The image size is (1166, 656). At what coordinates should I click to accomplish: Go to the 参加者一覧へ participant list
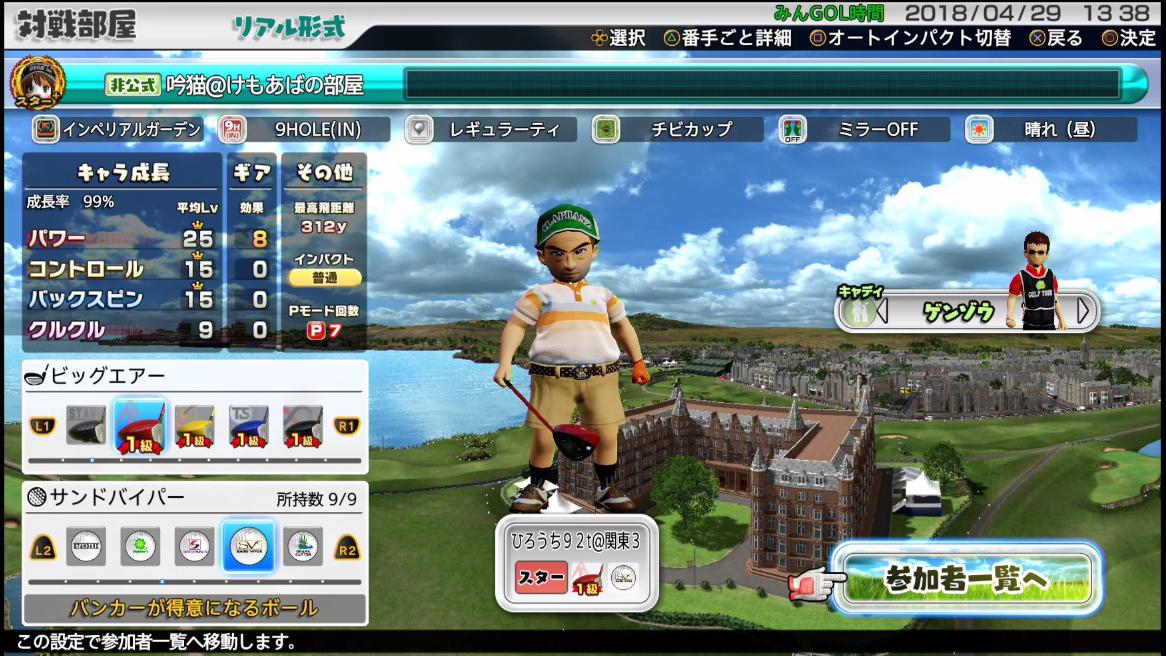click(x=965, y=579)
